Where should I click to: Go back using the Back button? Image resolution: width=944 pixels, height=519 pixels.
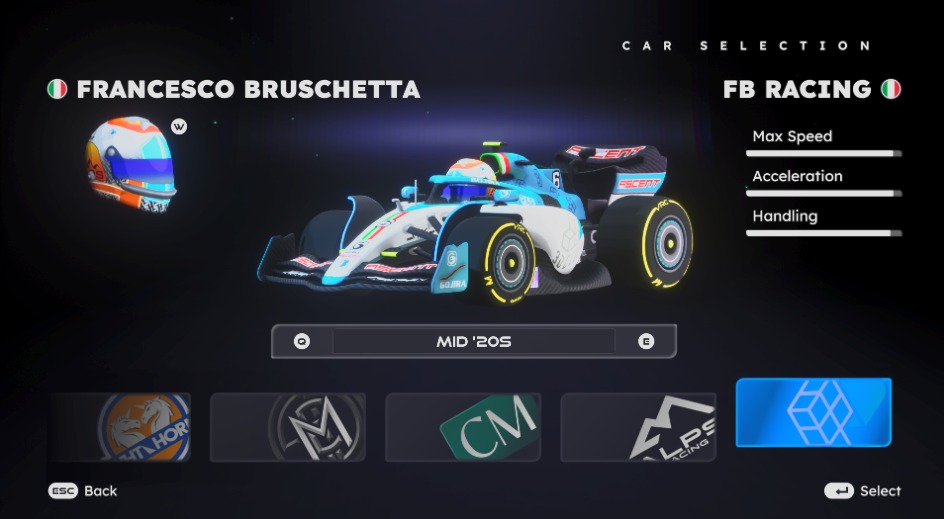pyautogui.click(x=84, y=491)
